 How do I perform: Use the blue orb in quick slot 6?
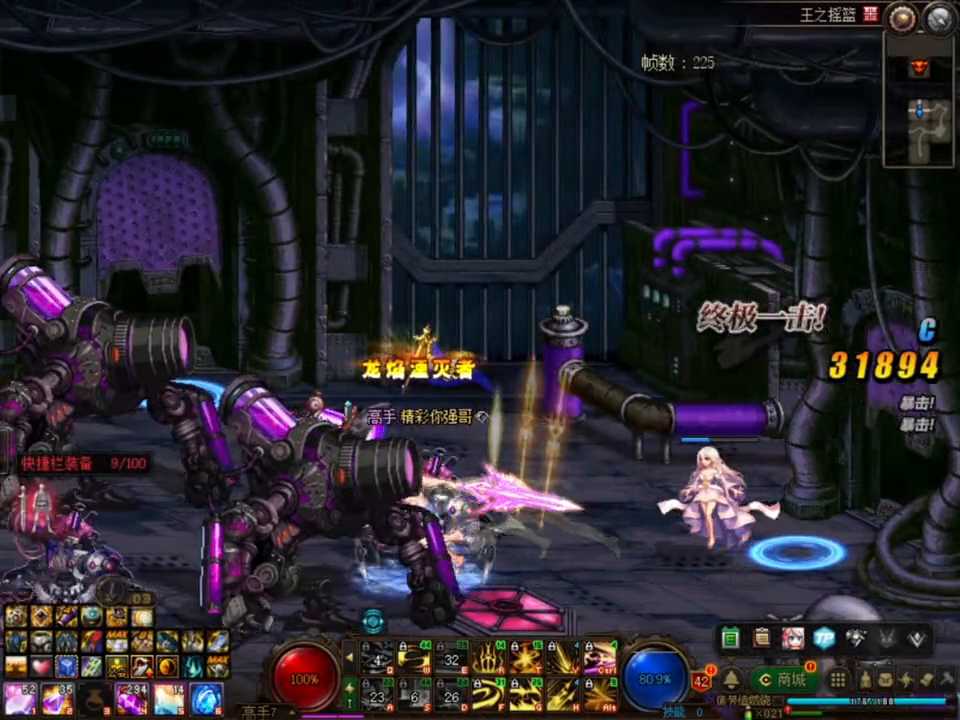point(205,697)
